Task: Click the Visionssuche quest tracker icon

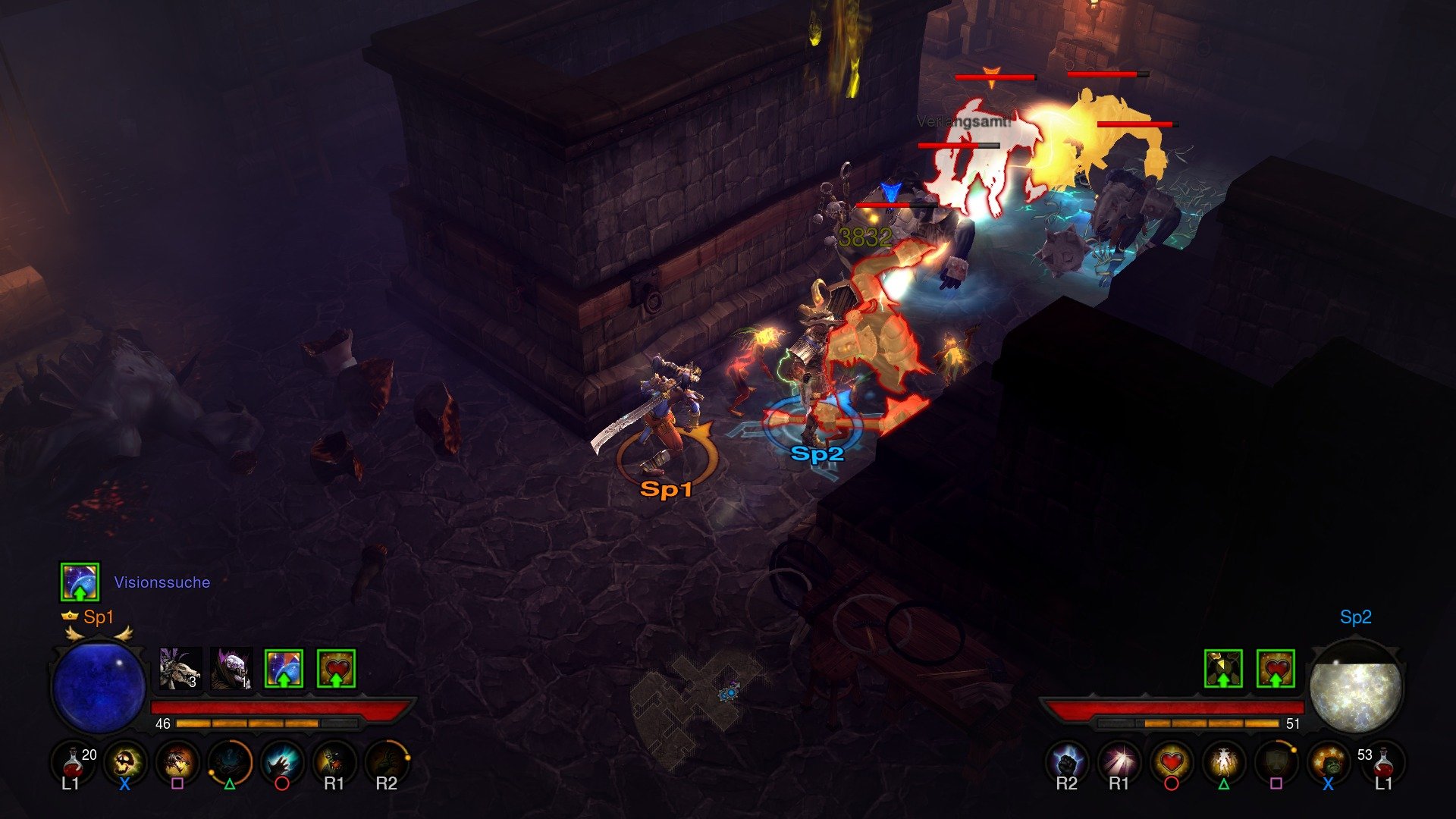Action: coord(80,582)
